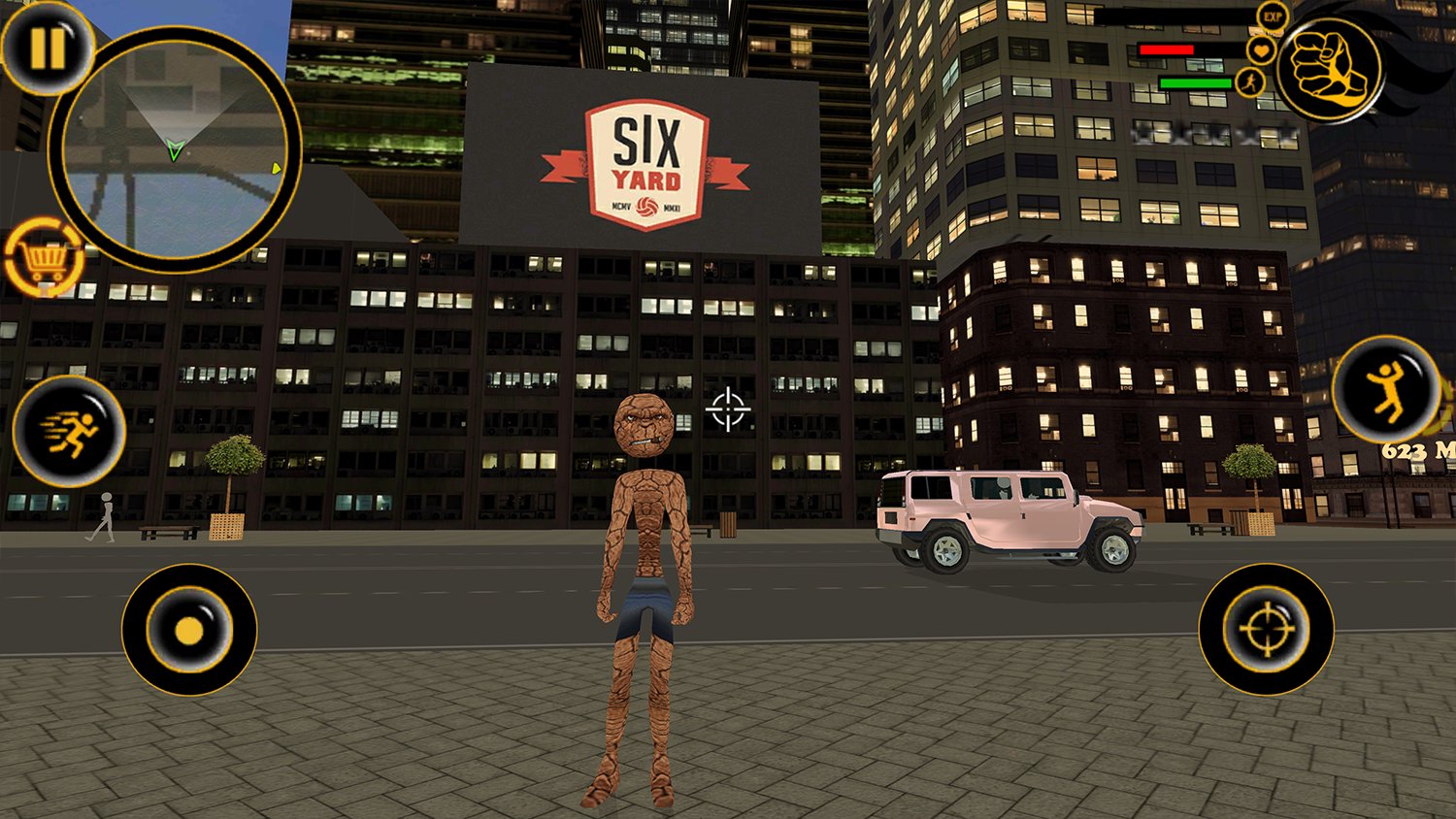Tap the jumping figure action button
Screen dimensions: 1456x819
(1386, 389)
